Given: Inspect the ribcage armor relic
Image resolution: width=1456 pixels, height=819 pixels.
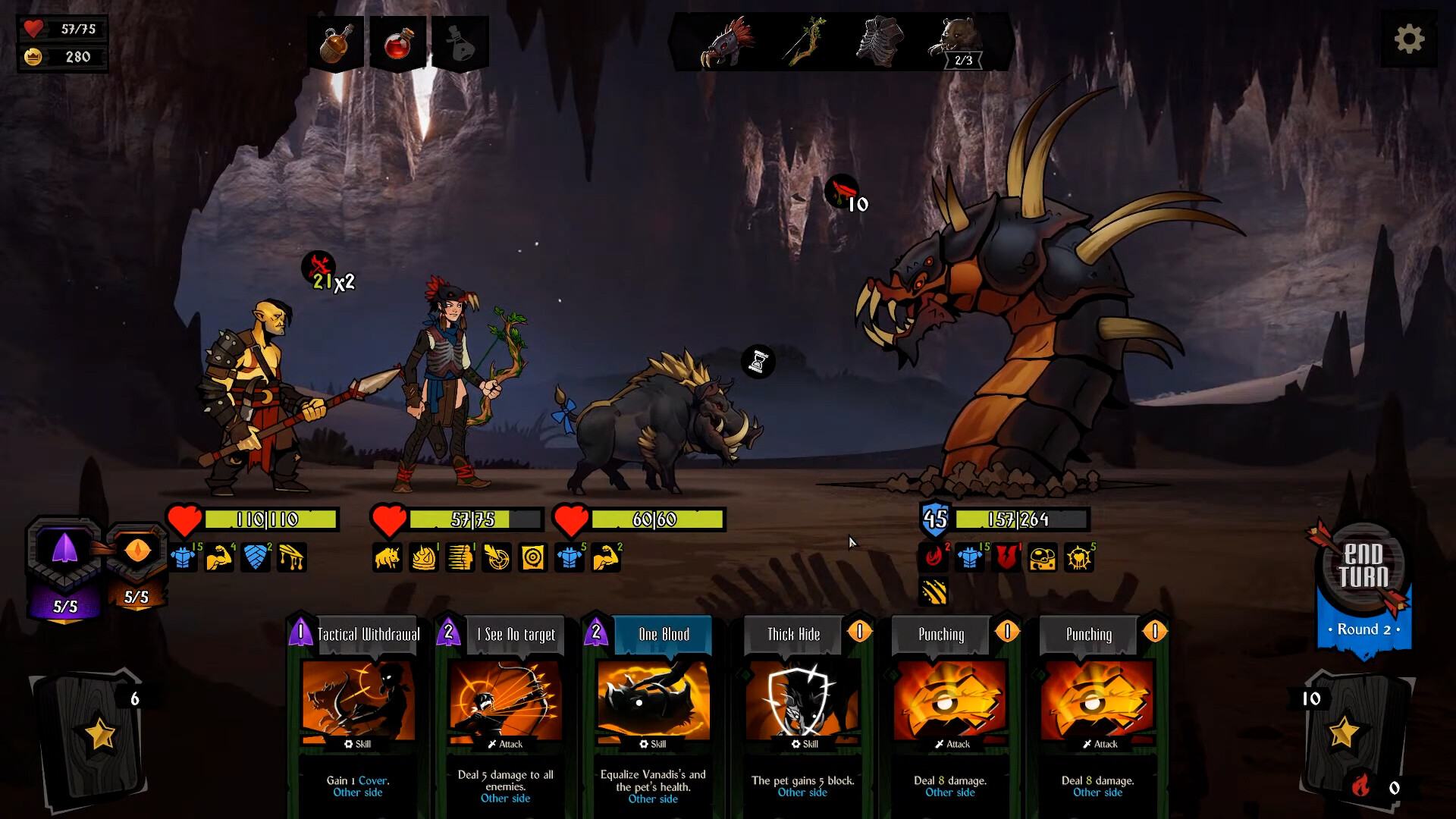Looking at the screenshot, I should [x=880, y=42].
